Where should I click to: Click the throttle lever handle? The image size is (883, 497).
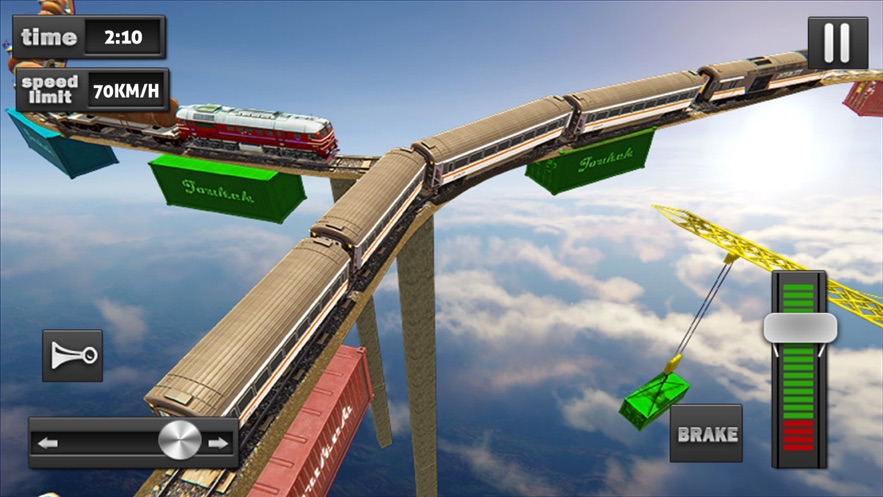pos(799,327)
